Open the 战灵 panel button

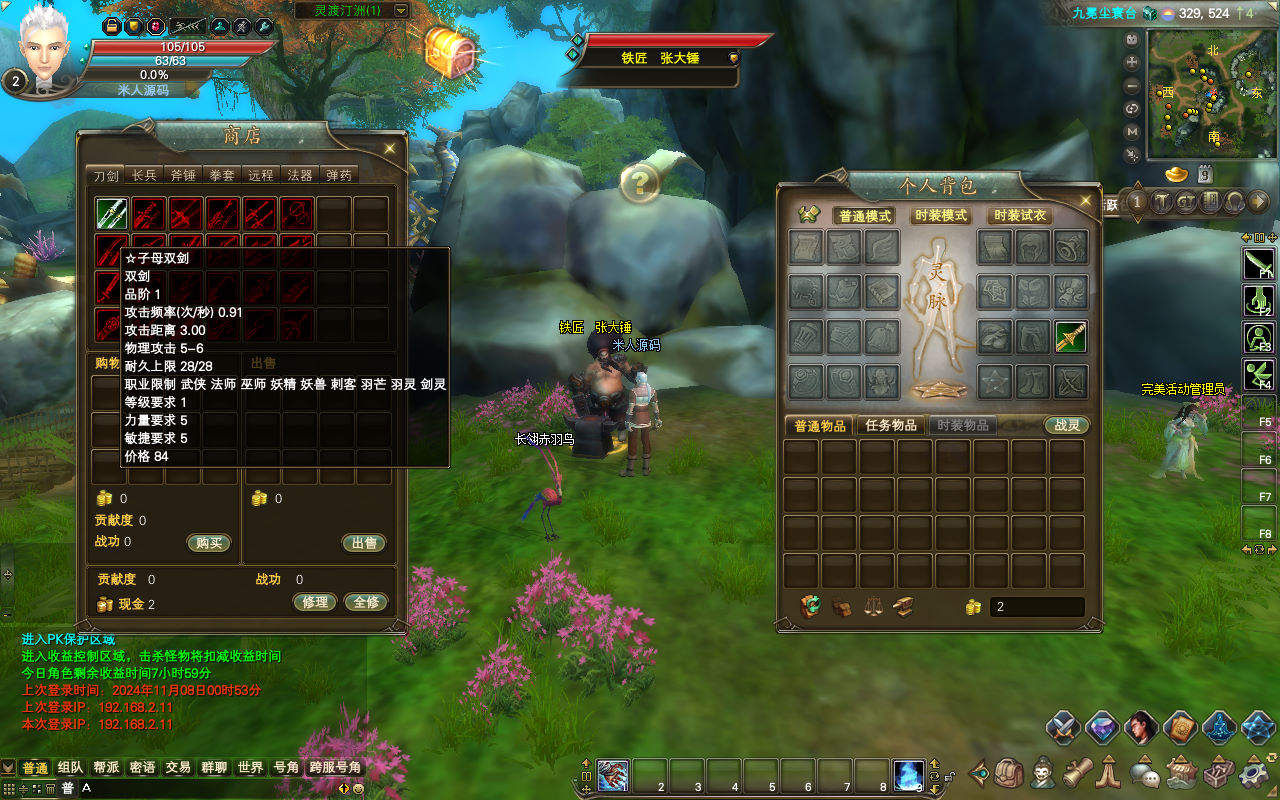1066,425
